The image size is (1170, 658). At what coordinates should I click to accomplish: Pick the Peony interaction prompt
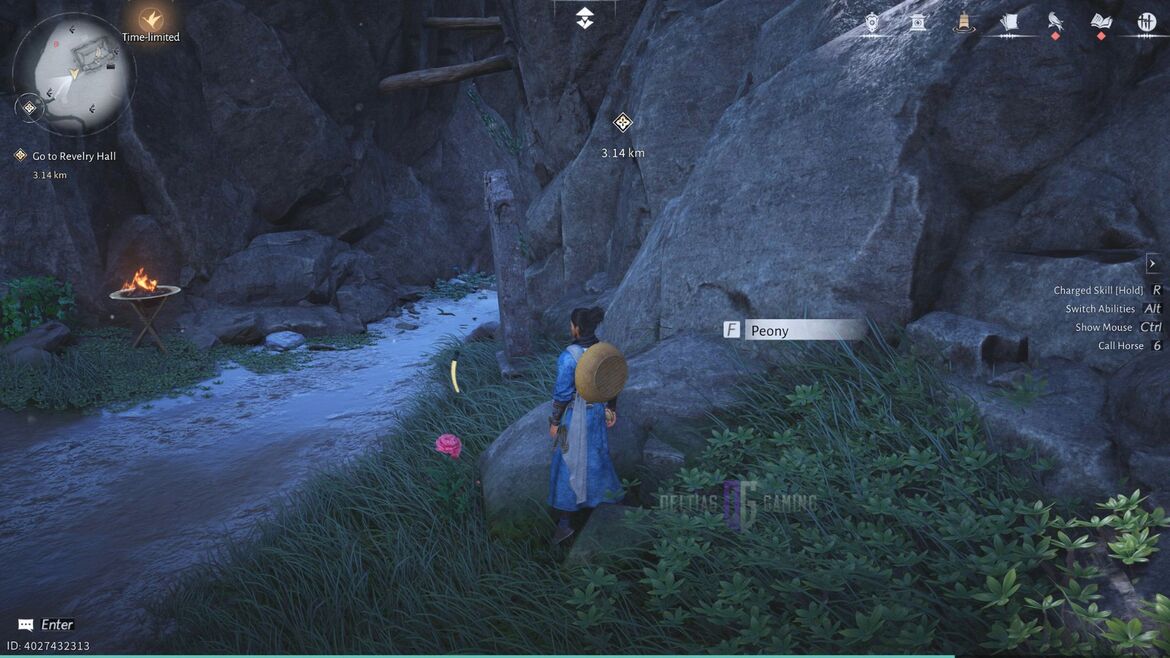coord(793,330)
